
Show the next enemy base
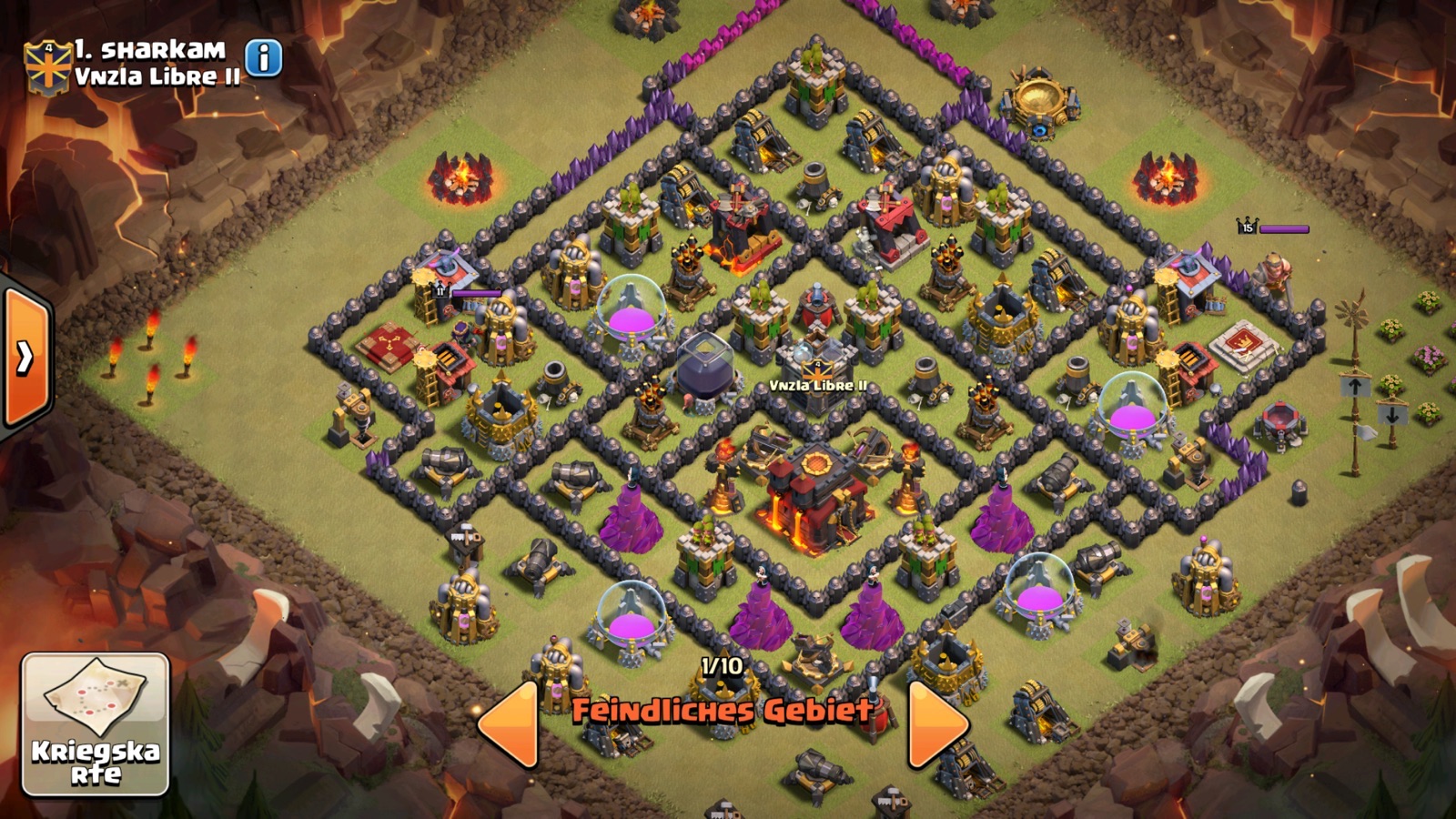pos(937,722)
